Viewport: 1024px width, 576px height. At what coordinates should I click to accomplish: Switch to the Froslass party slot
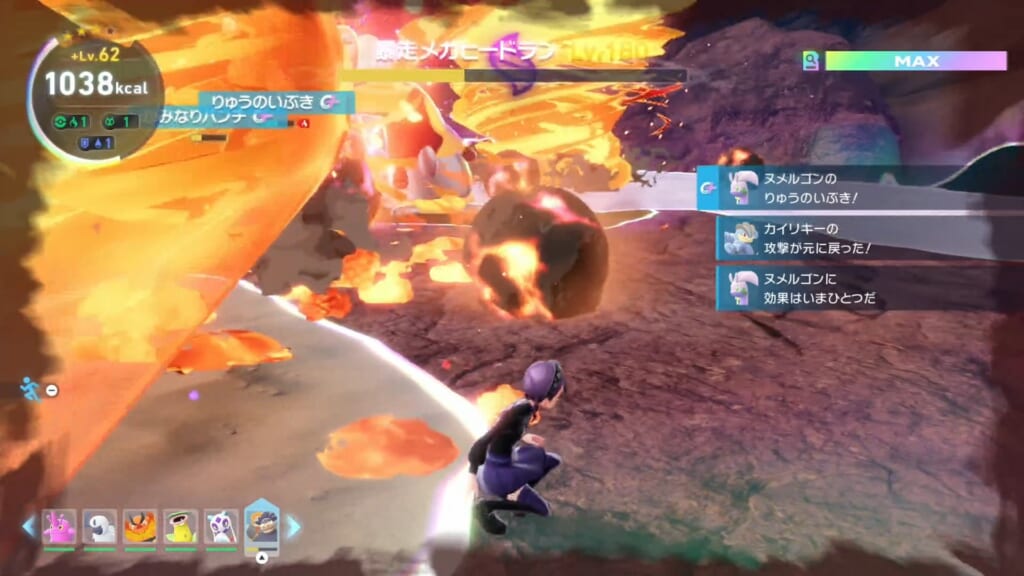(221, 526)
